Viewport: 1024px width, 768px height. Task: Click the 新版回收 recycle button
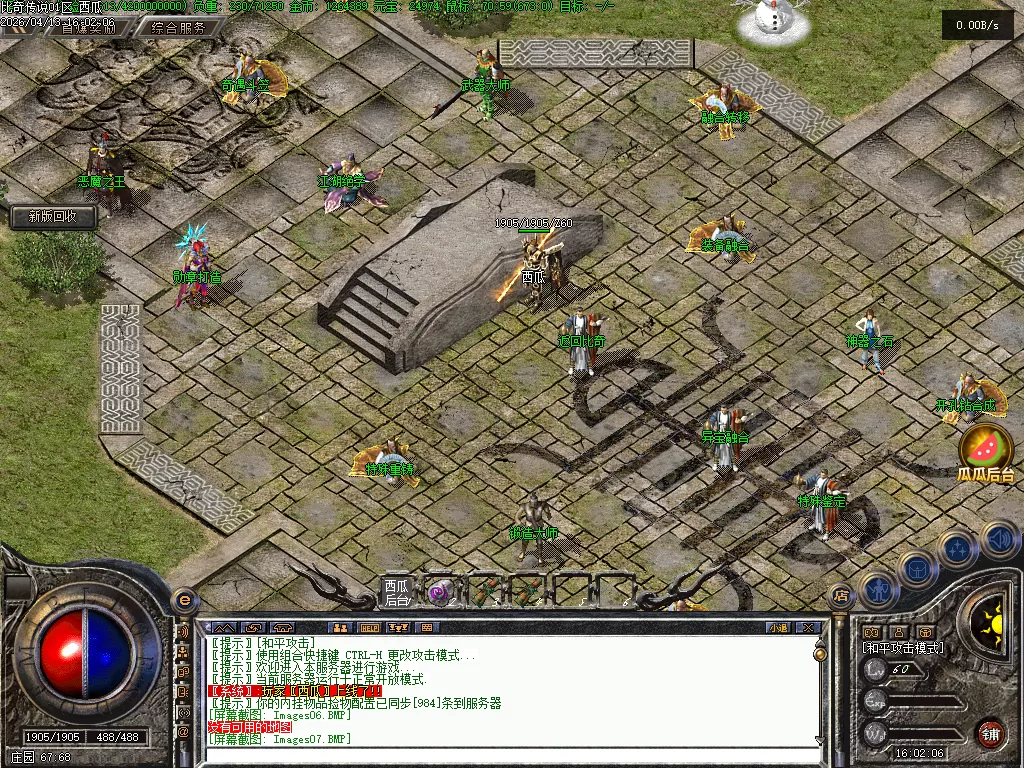point(54,216)
